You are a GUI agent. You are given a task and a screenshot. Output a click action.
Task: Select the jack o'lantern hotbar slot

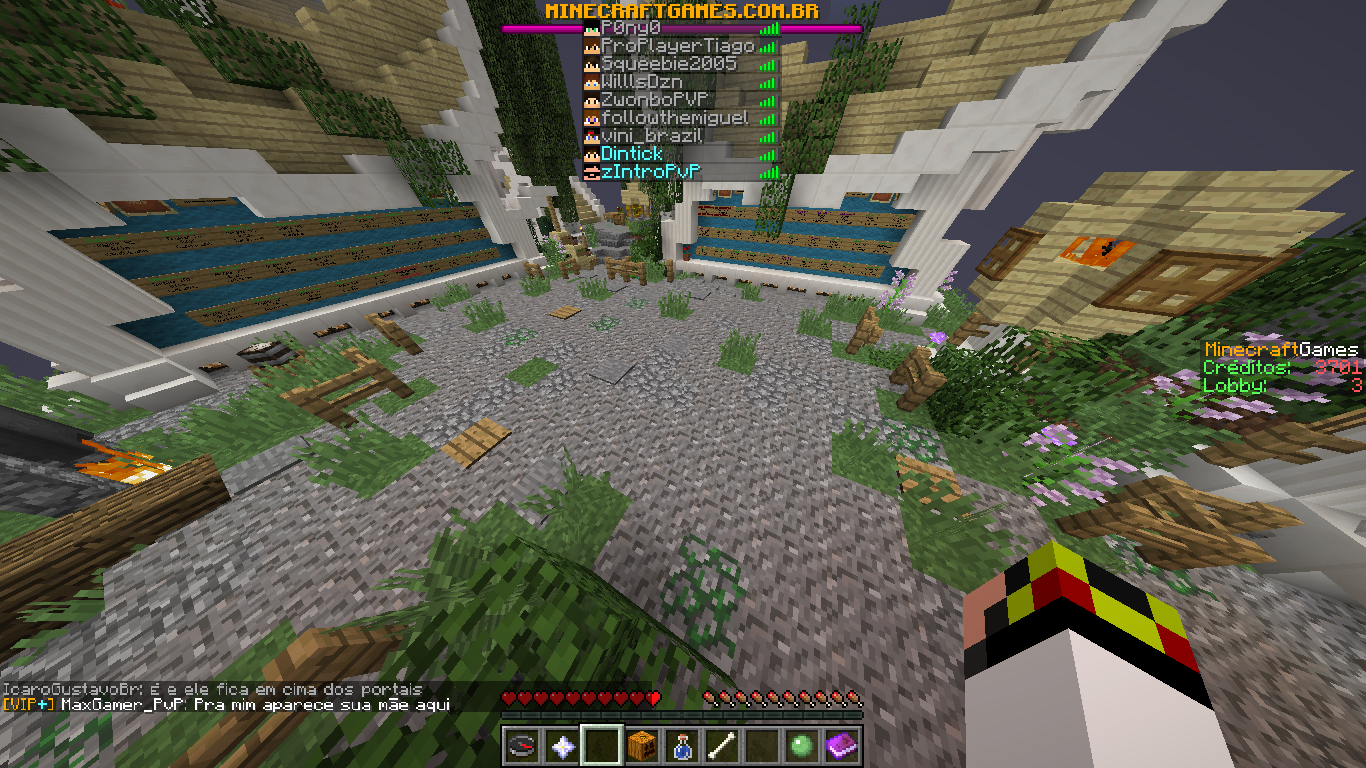coord(642,746)
